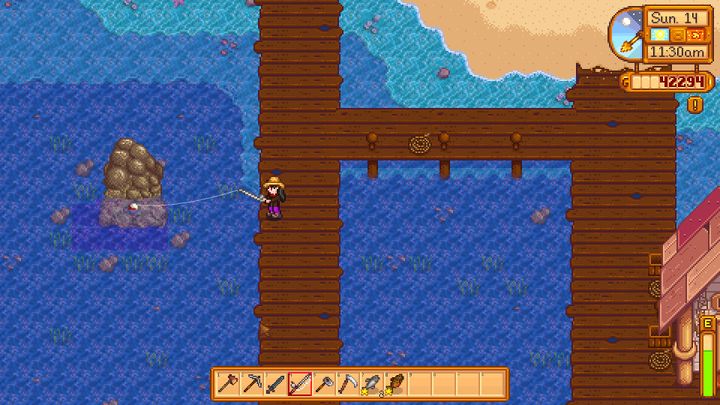The width and height of the screenshot is (720, 405).
Task: Select the pickaxe hotbar slot
Action: click(251, 382)
